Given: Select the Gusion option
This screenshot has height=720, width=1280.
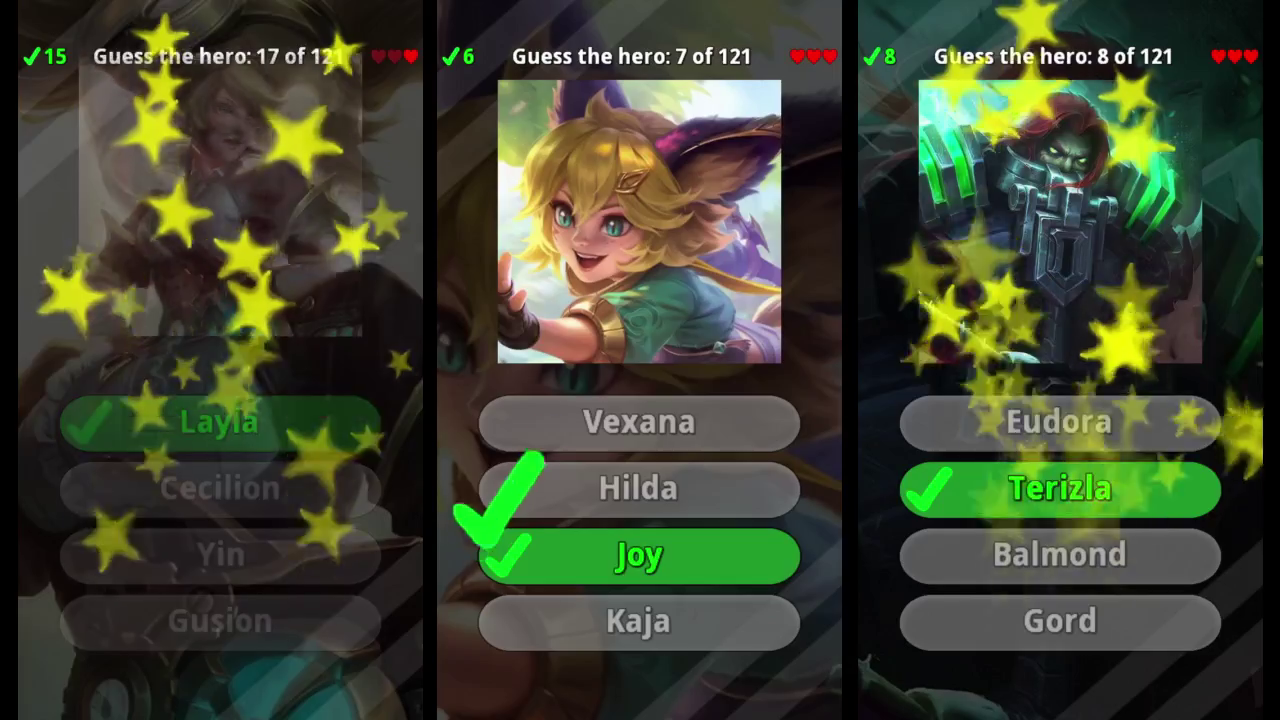Looking at the screenshot, I should coord(220,621).
